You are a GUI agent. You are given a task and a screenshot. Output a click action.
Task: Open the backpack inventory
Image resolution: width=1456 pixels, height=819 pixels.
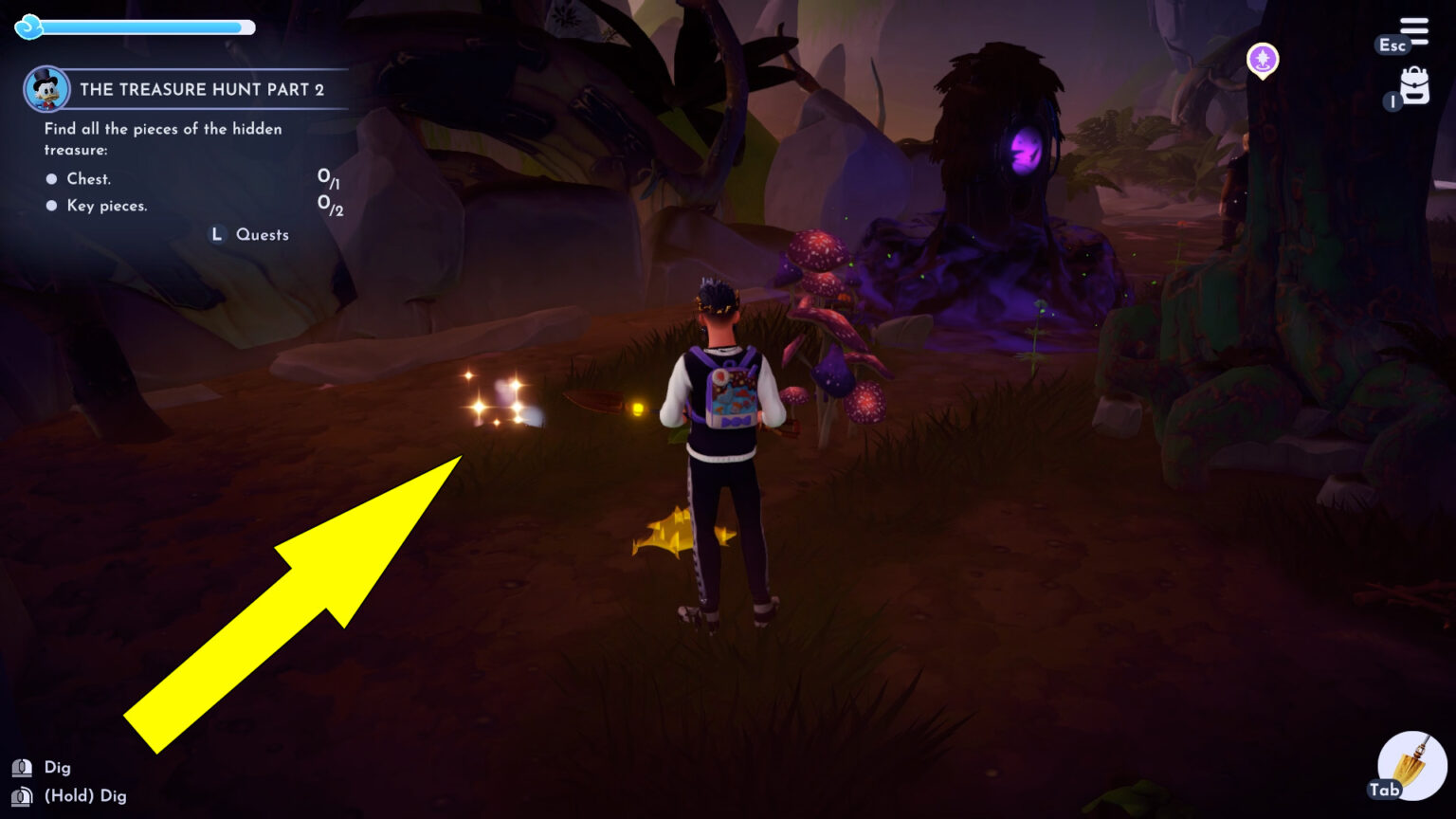coord(1413,86)
